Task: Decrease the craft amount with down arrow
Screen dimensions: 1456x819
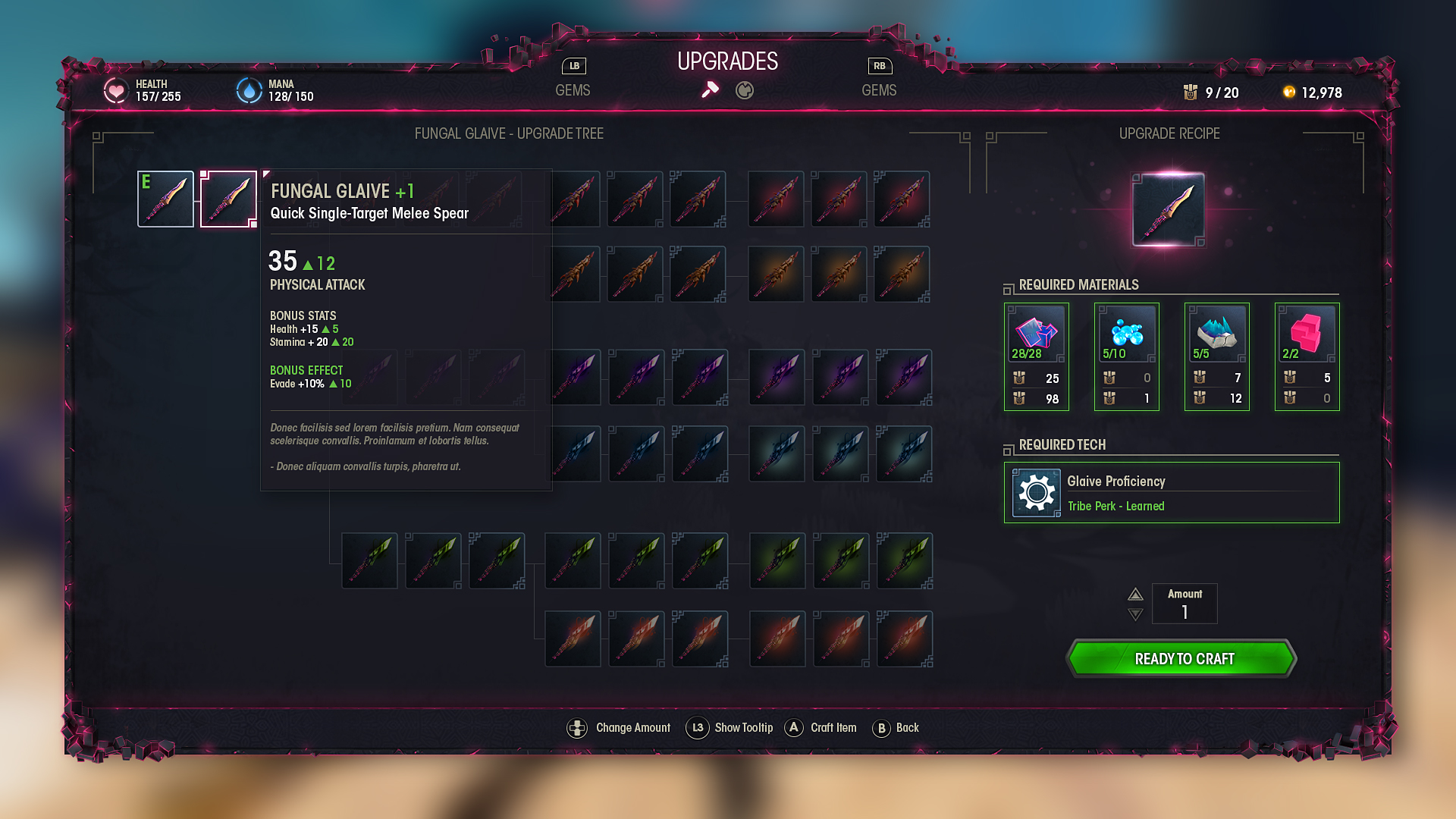Action: 1135,614
